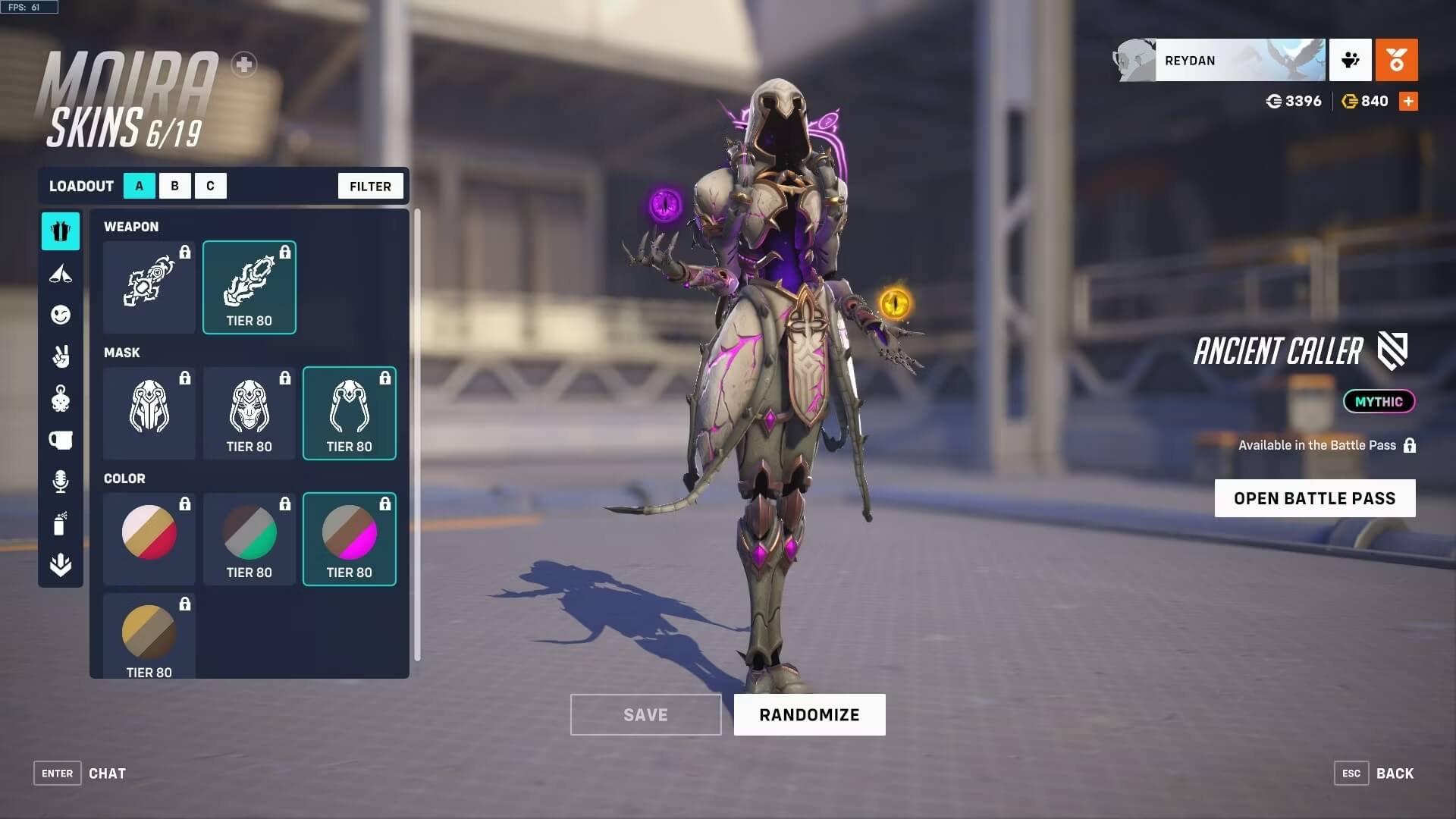Choose the gold and brown color swatch
Screen dimensions: 1456x819
pos(149,635)
